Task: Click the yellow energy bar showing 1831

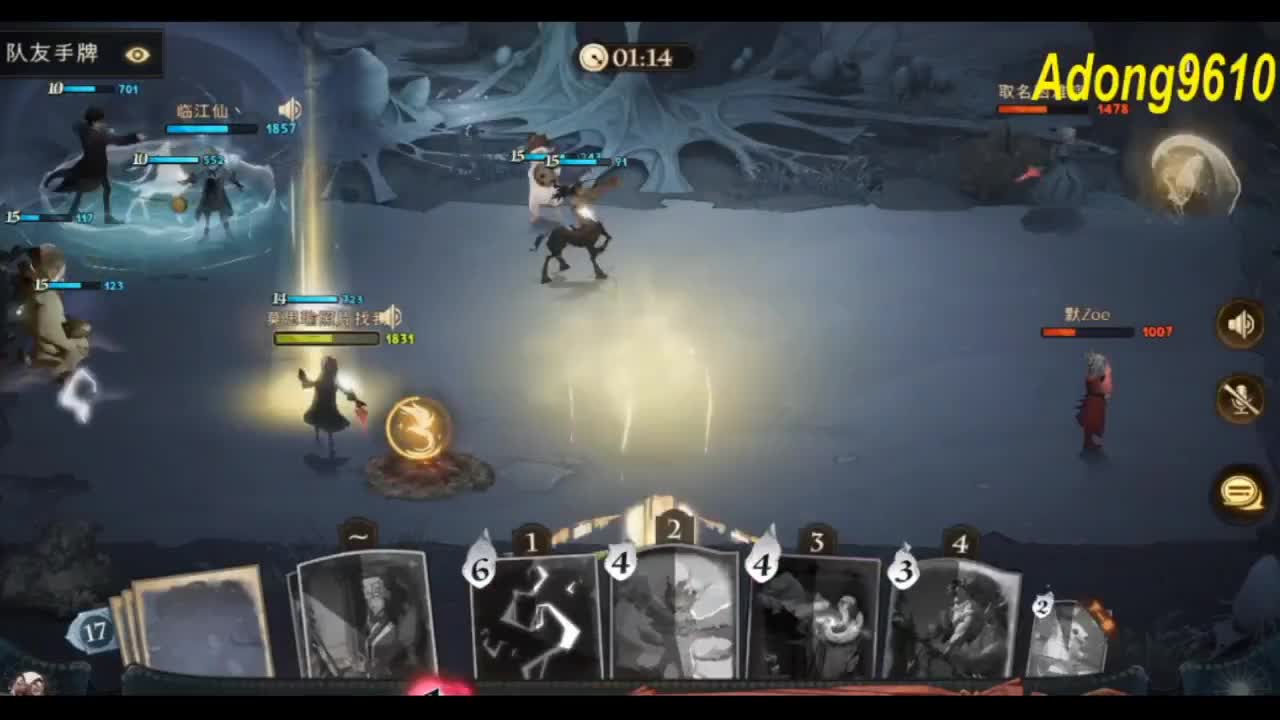Action: point(328,339)
